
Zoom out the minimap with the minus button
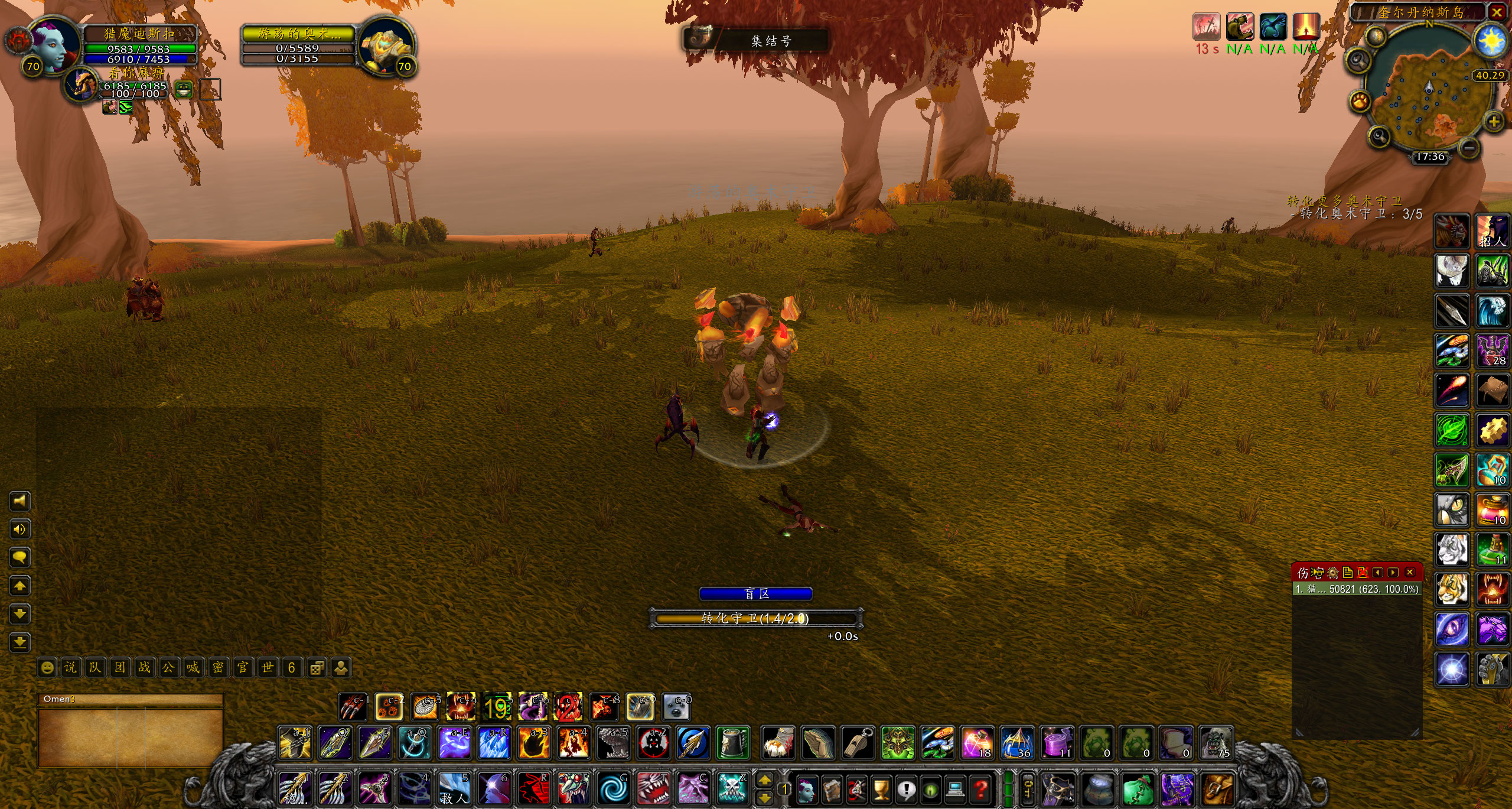(x=1471, y=147)
